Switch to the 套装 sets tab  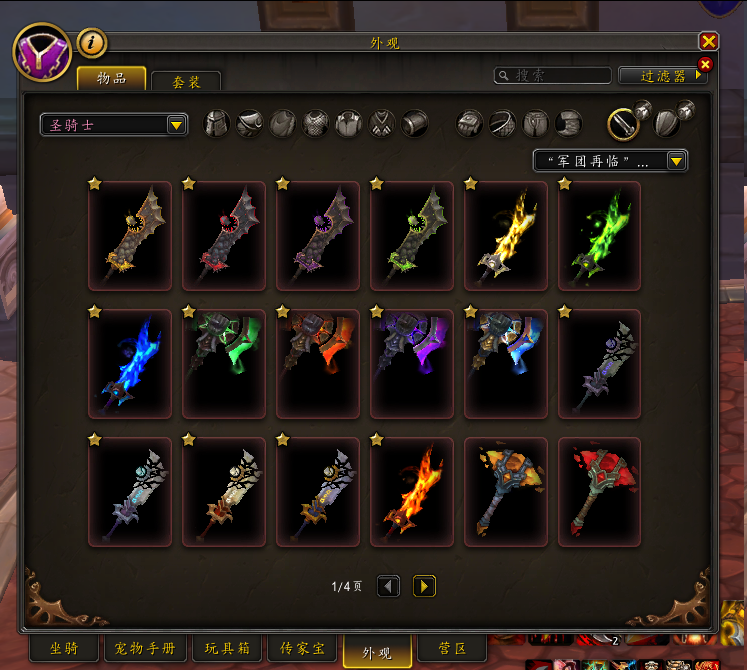click(186, 81)
